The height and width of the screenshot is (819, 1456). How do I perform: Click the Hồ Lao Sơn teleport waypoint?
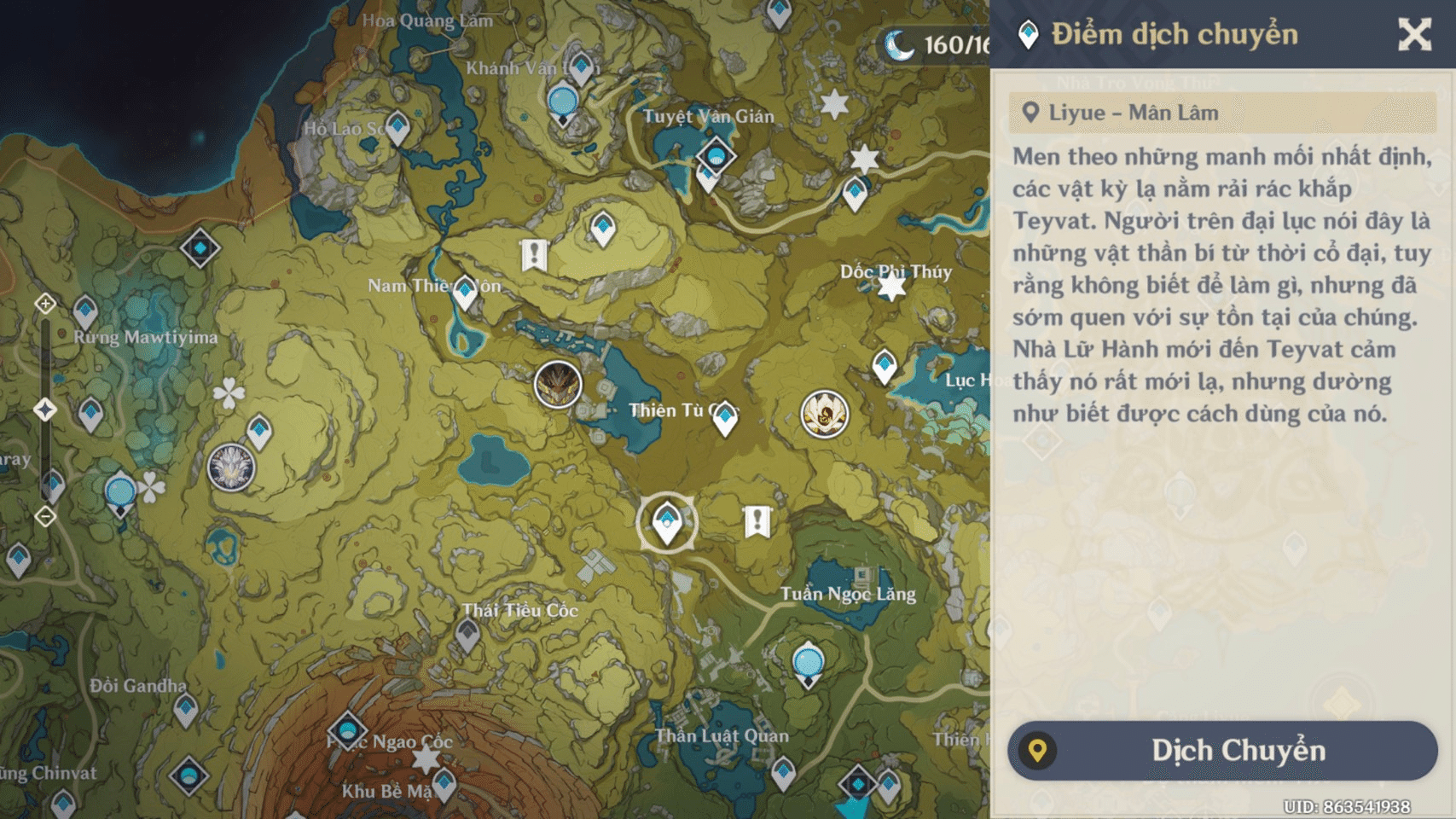pos(397,127)
